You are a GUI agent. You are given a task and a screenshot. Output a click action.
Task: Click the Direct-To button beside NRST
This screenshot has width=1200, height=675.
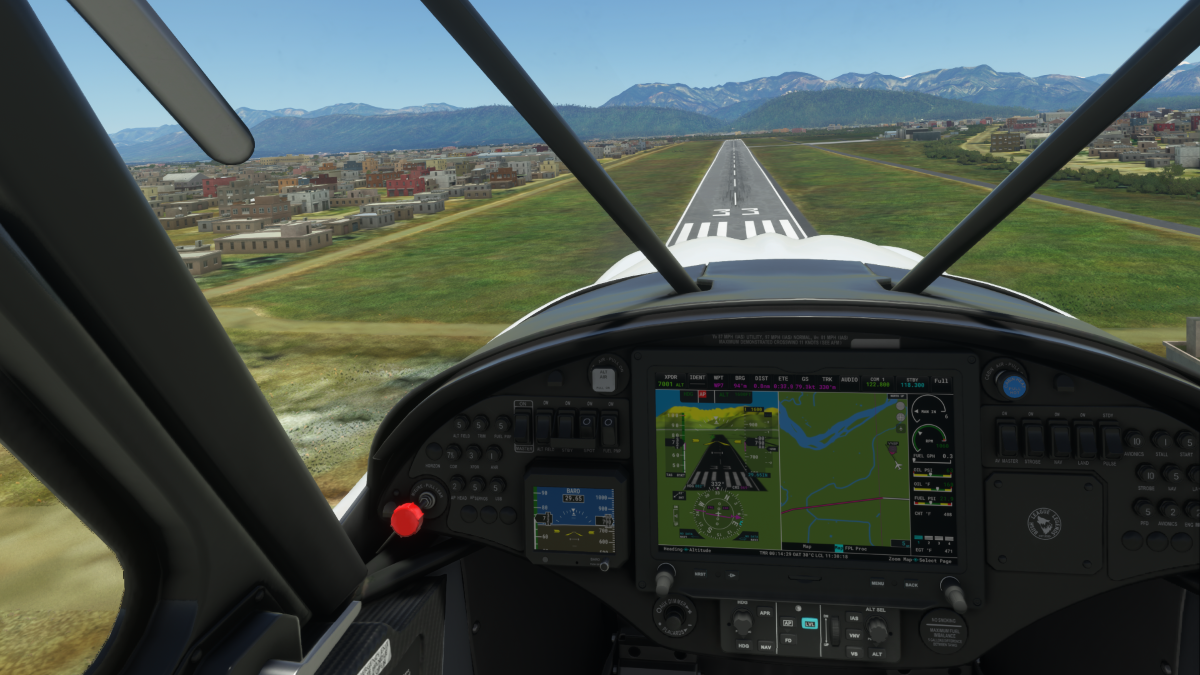coord(731,575)
